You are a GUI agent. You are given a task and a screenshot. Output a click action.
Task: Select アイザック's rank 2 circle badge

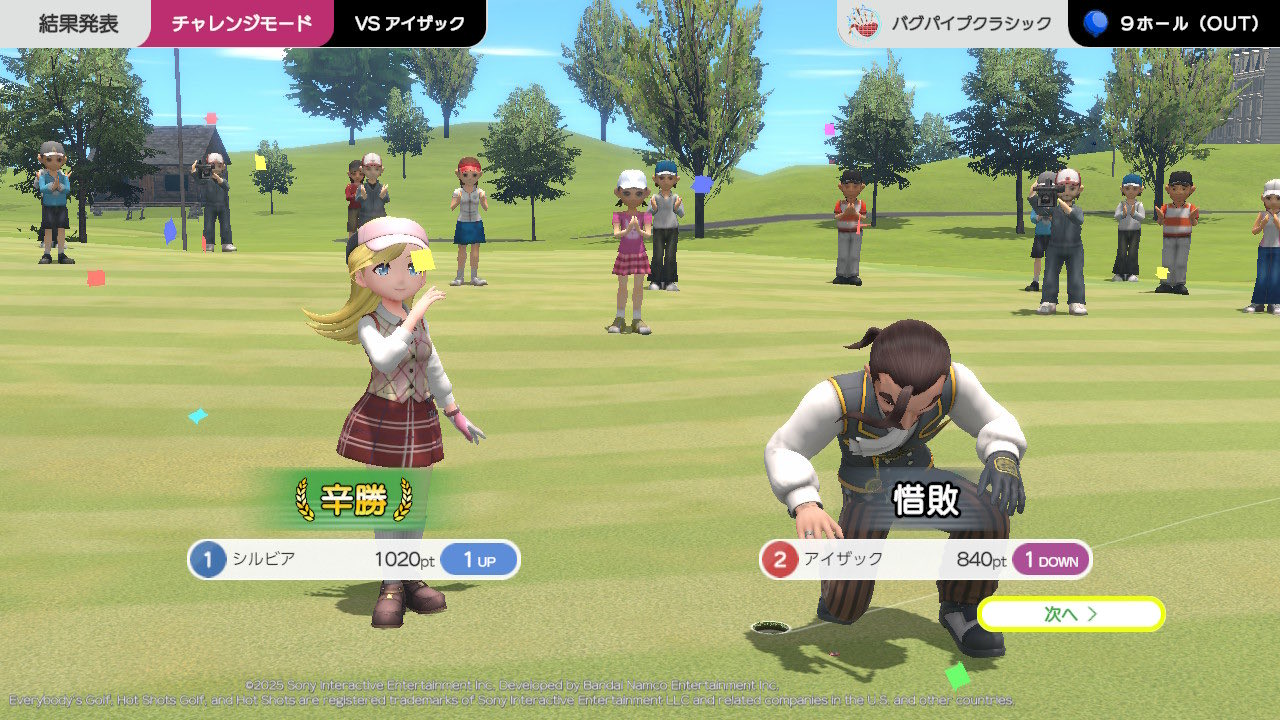782,560
